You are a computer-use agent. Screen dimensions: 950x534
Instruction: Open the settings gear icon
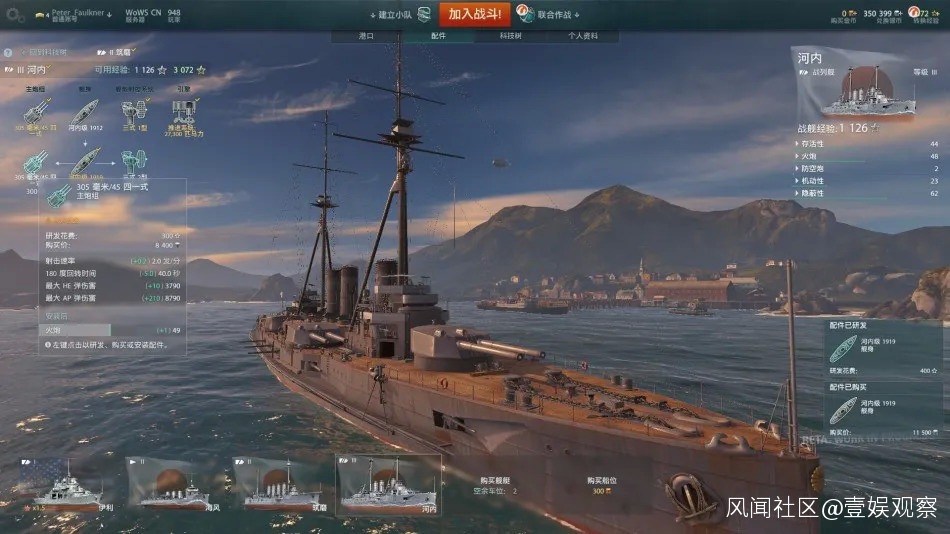coord(15,16)
